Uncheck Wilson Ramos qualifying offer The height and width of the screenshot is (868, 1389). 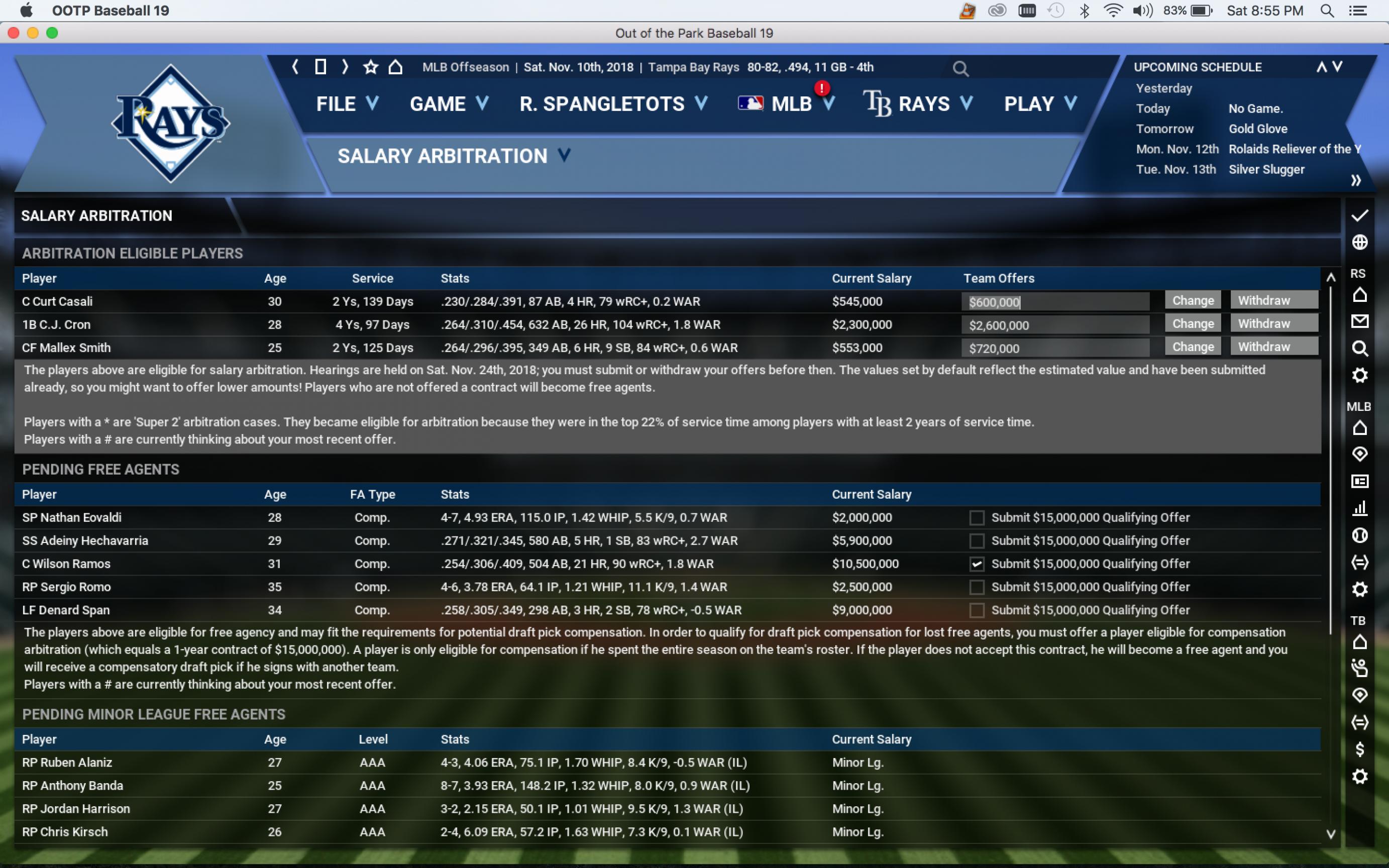coord(976,564)
